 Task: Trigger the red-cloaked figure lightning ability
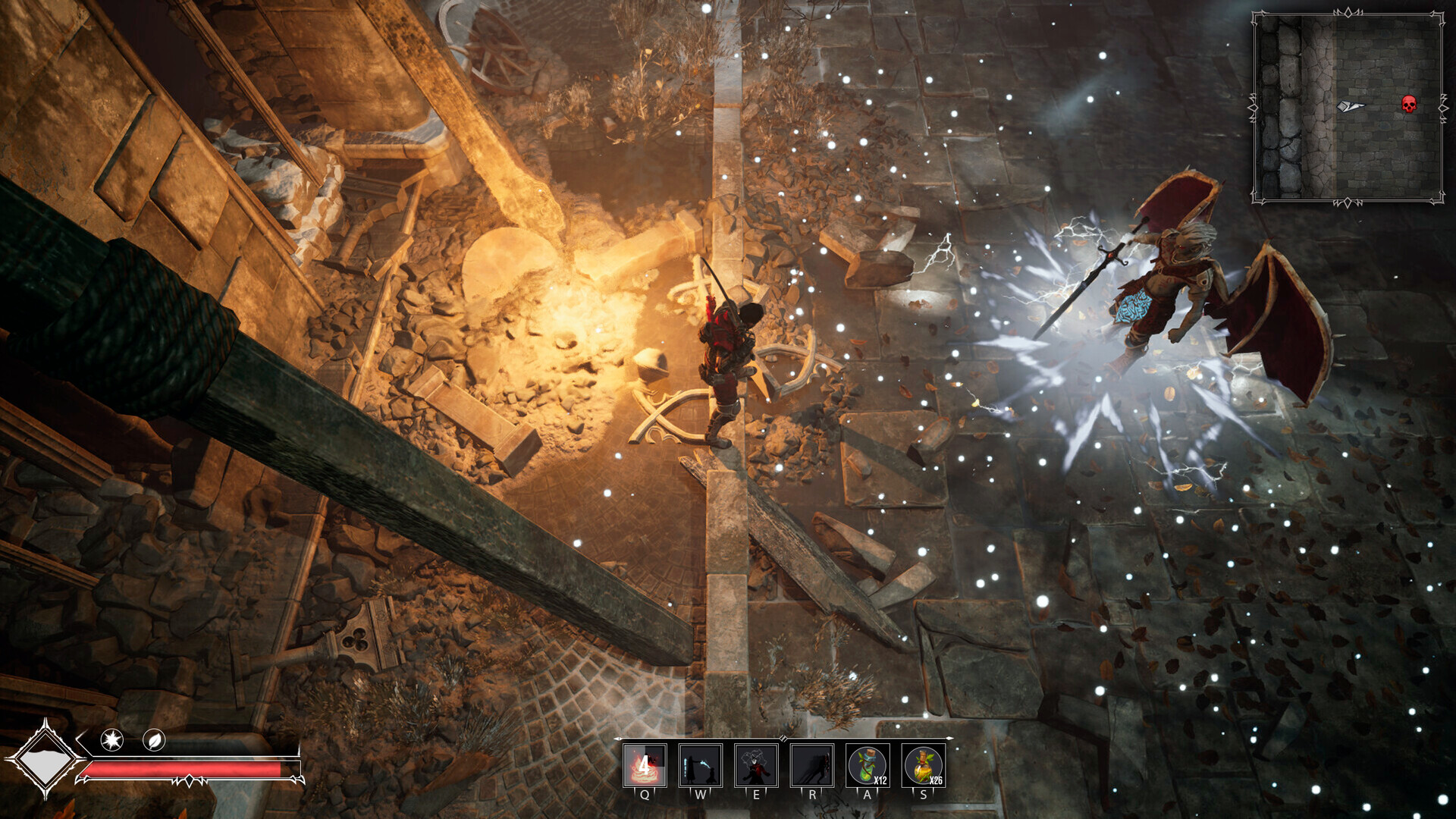pos(756,764)
